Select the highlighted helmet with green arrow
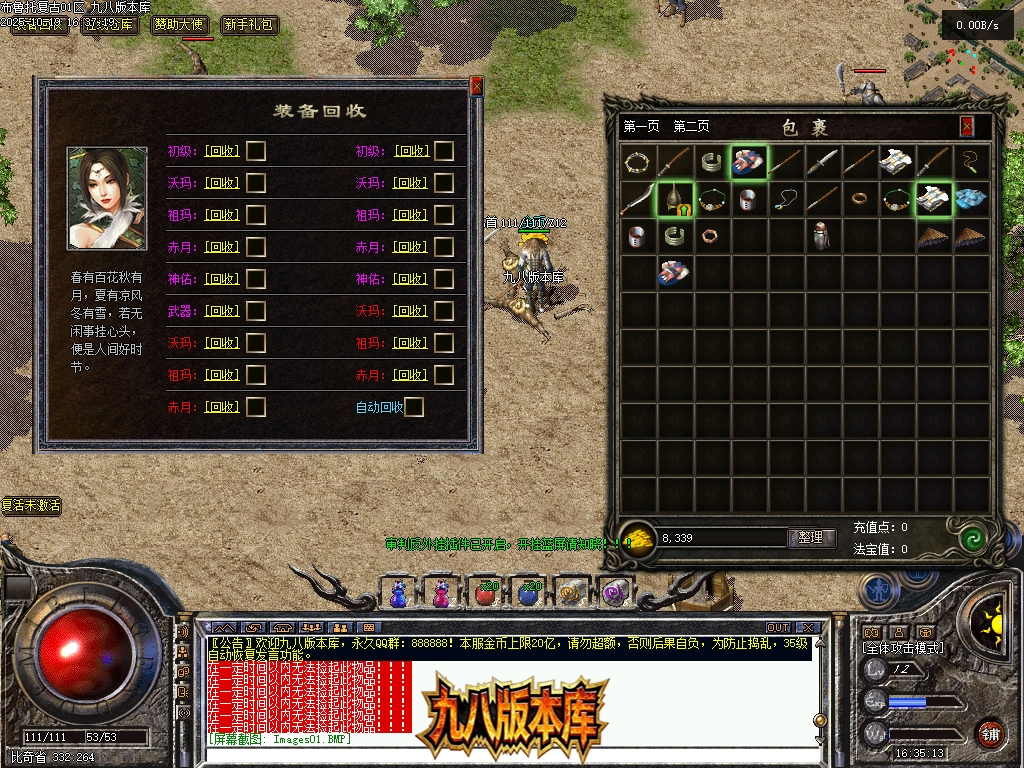1024x768 pixels. point(675,199)
